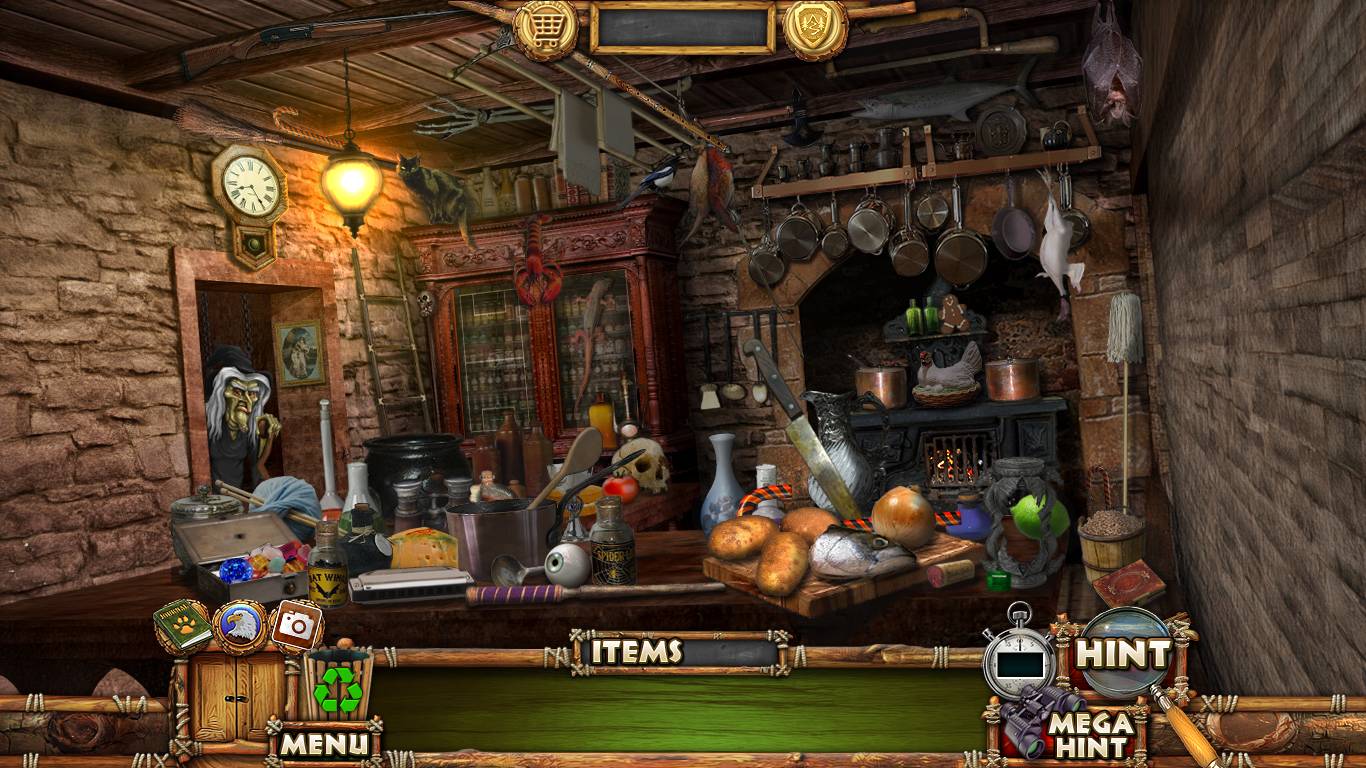
Task: Use the Hint magnifying glass
Action: [x=1123, y=654]
